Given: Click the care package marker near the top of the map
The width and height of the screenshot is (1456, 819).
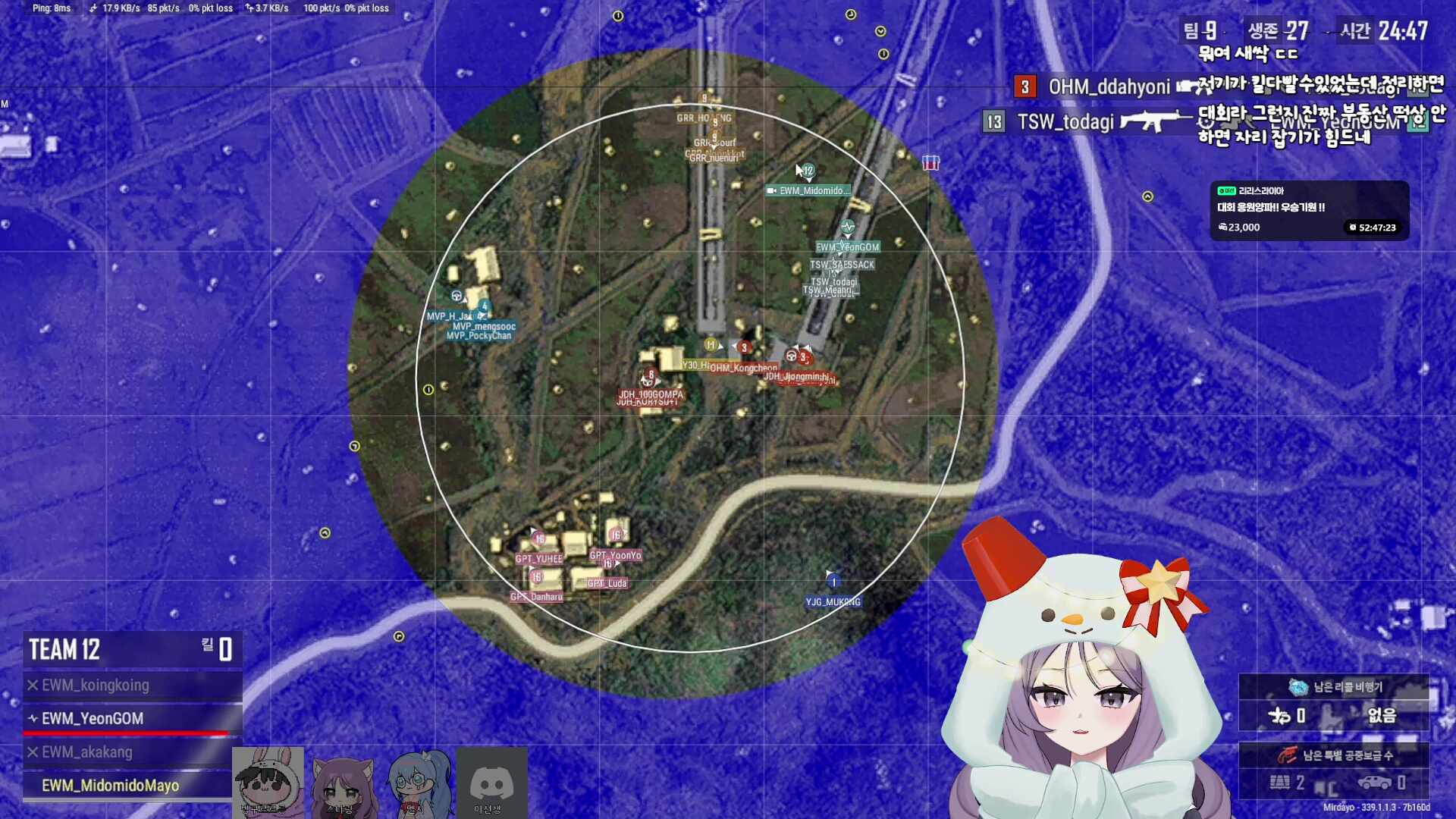Looking at the screenshot, I should pyautogui.click(x=930, y=162).
